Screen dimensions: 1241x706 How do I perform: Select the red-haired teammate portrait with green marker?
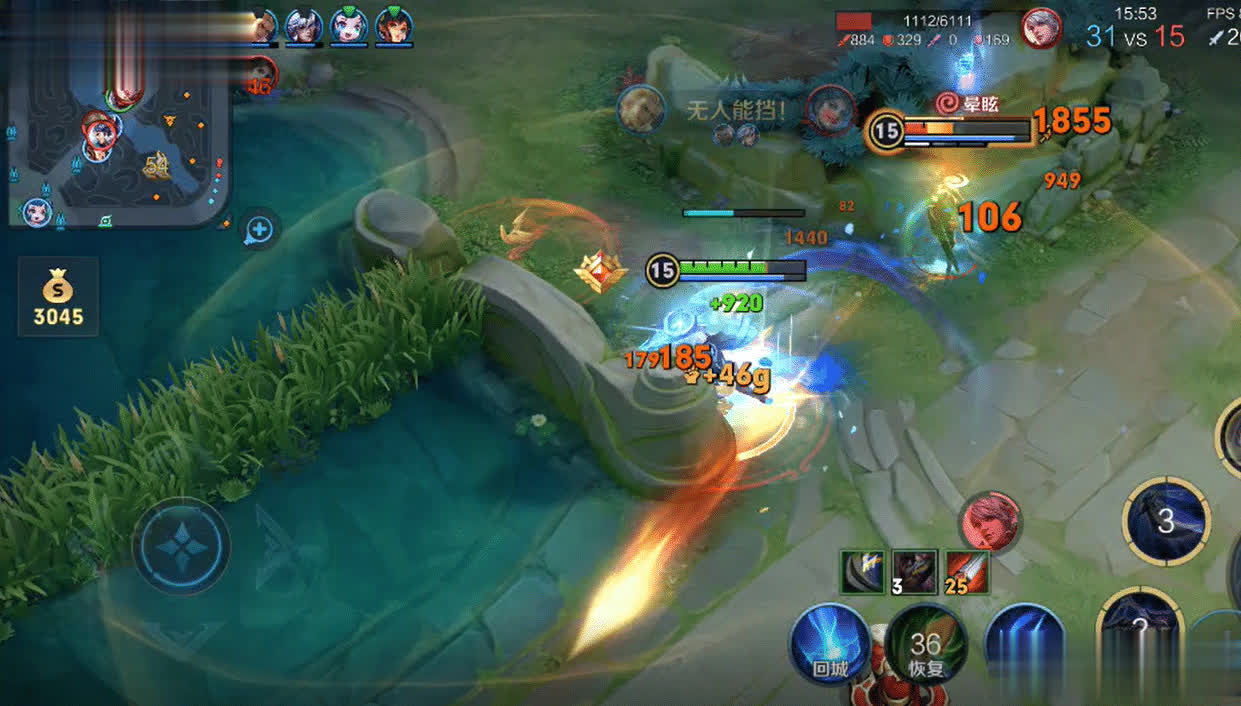394,26
